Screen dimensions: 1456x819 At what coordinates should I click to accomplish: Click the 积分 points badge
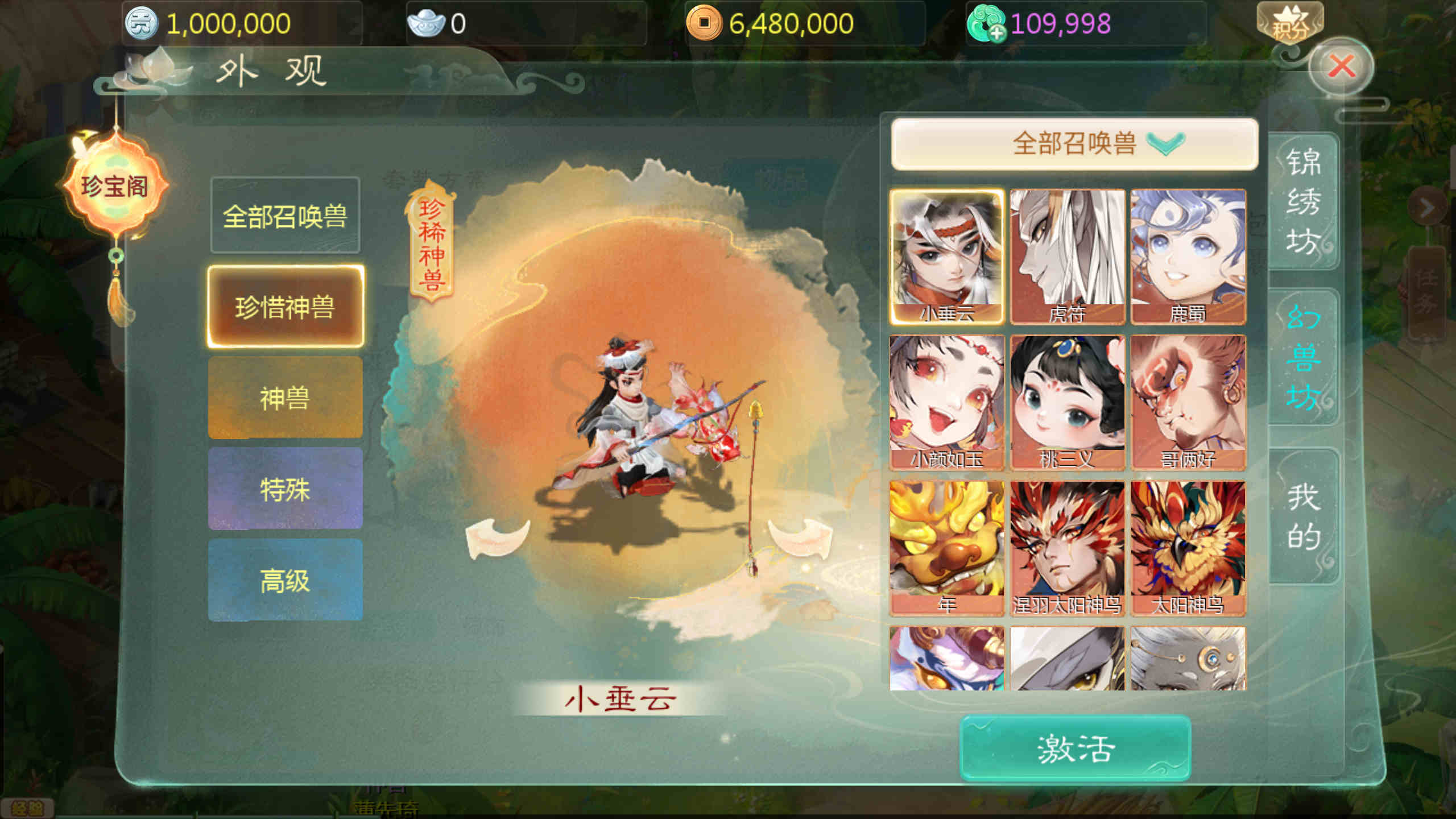point(1289,24)
